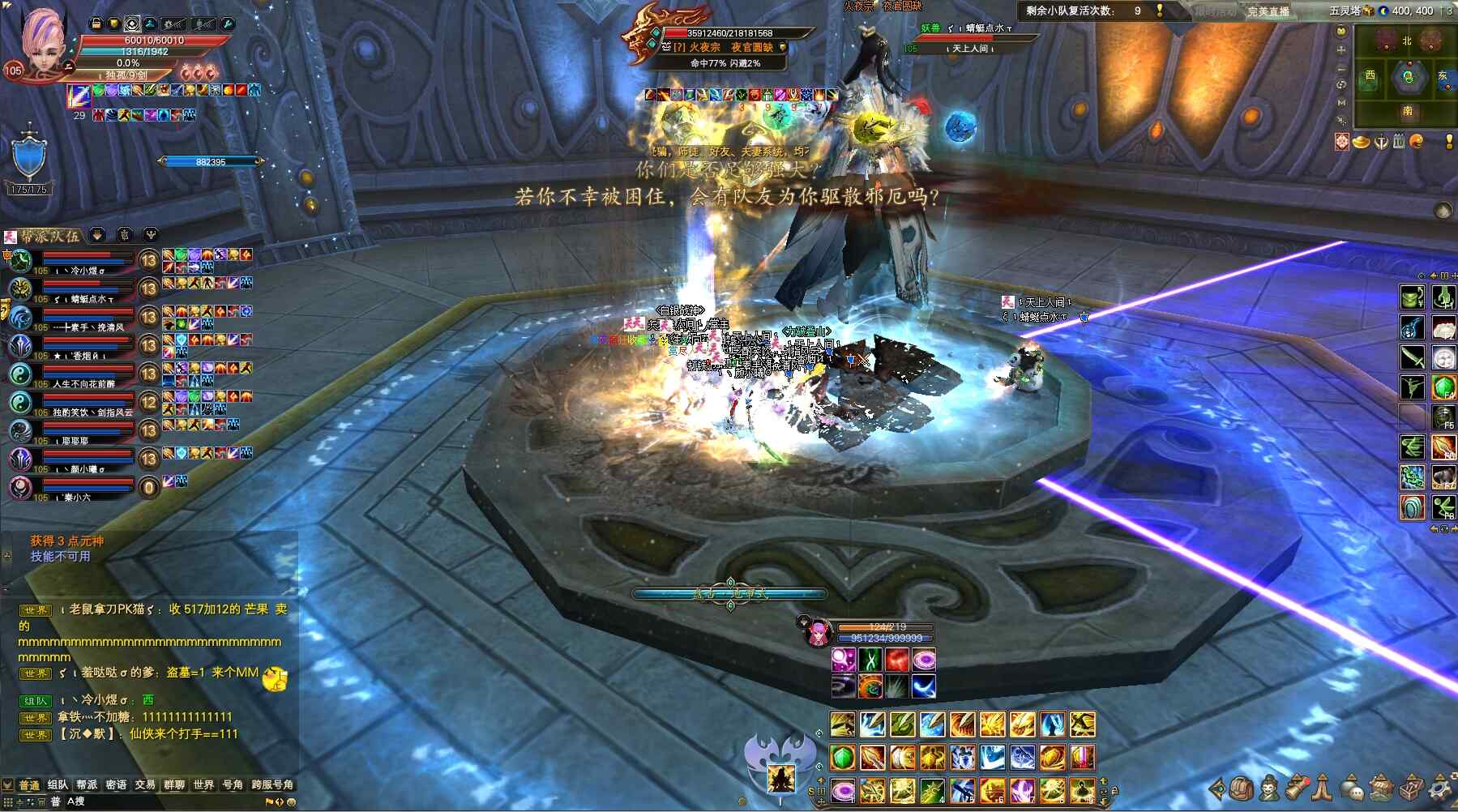
Task: Open the chat bubble social icon
Action: pos(1352,787)
